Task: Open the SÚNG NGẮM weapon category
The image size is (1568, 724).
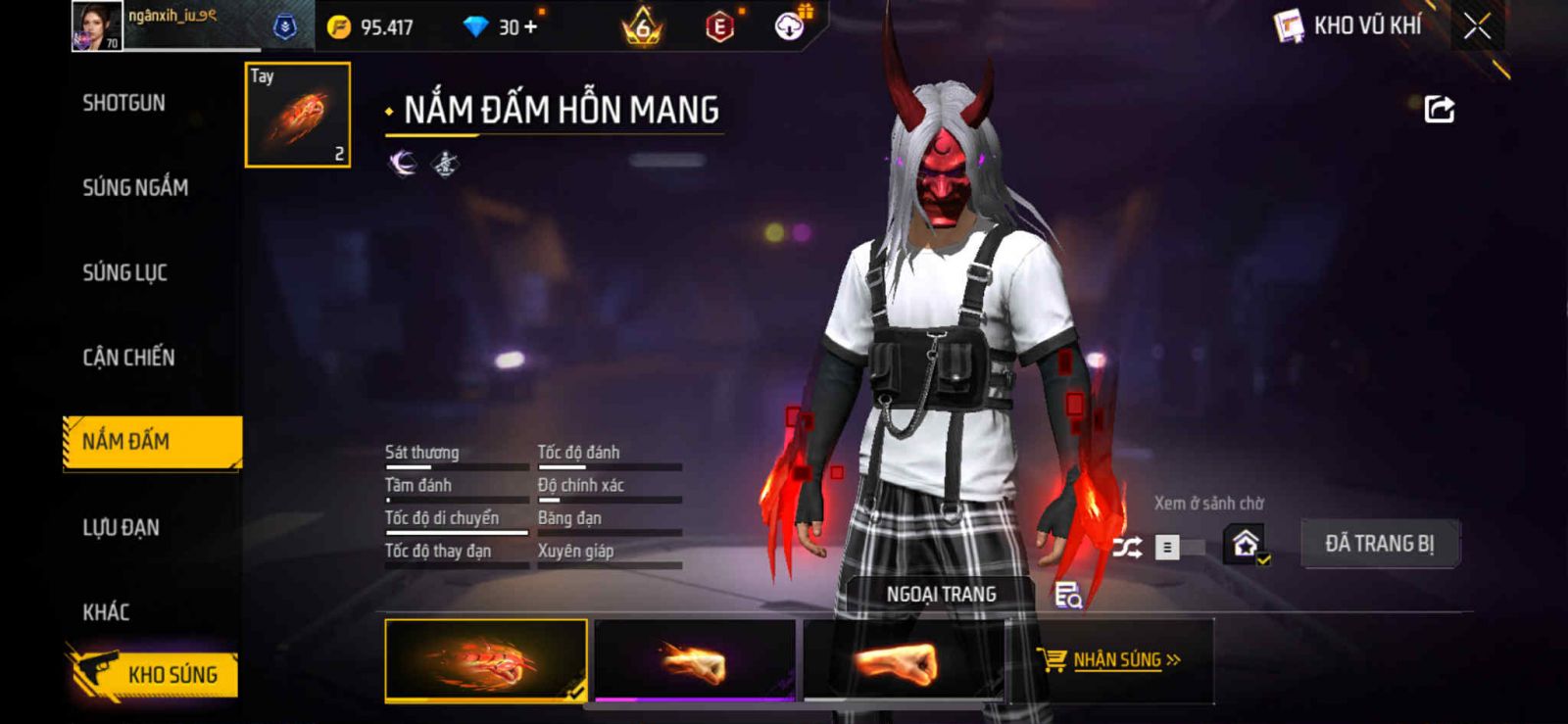Action: (x=135, y=187)
